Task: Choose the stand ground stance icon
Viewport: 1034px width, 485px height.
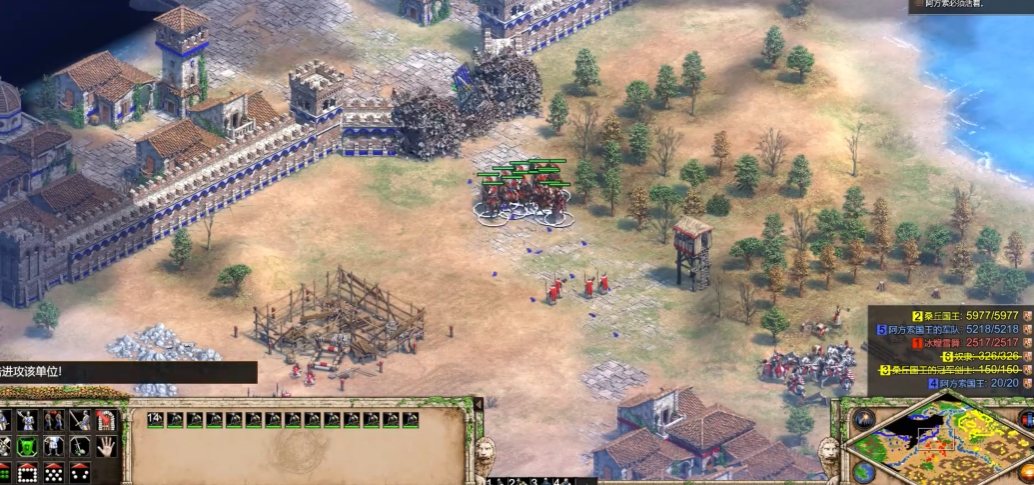Action: pyautogui.click(x=54, y=447)
